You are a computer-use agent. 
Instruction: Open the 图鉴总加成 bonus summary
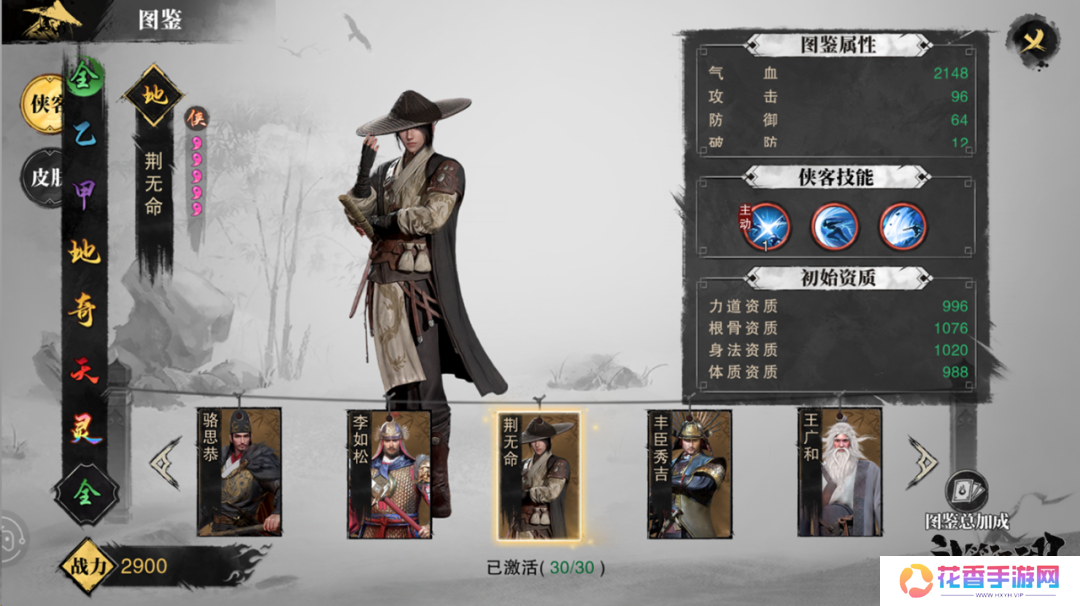tap(966, 500)
